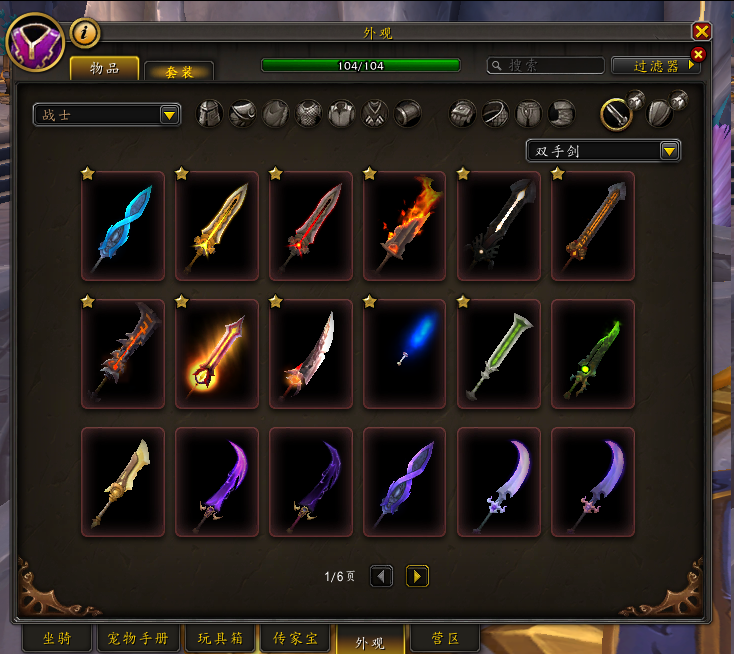Go to the next appearance page
Image resolution: width=734 pixels, height=654 pixels.
coord(417,576)
